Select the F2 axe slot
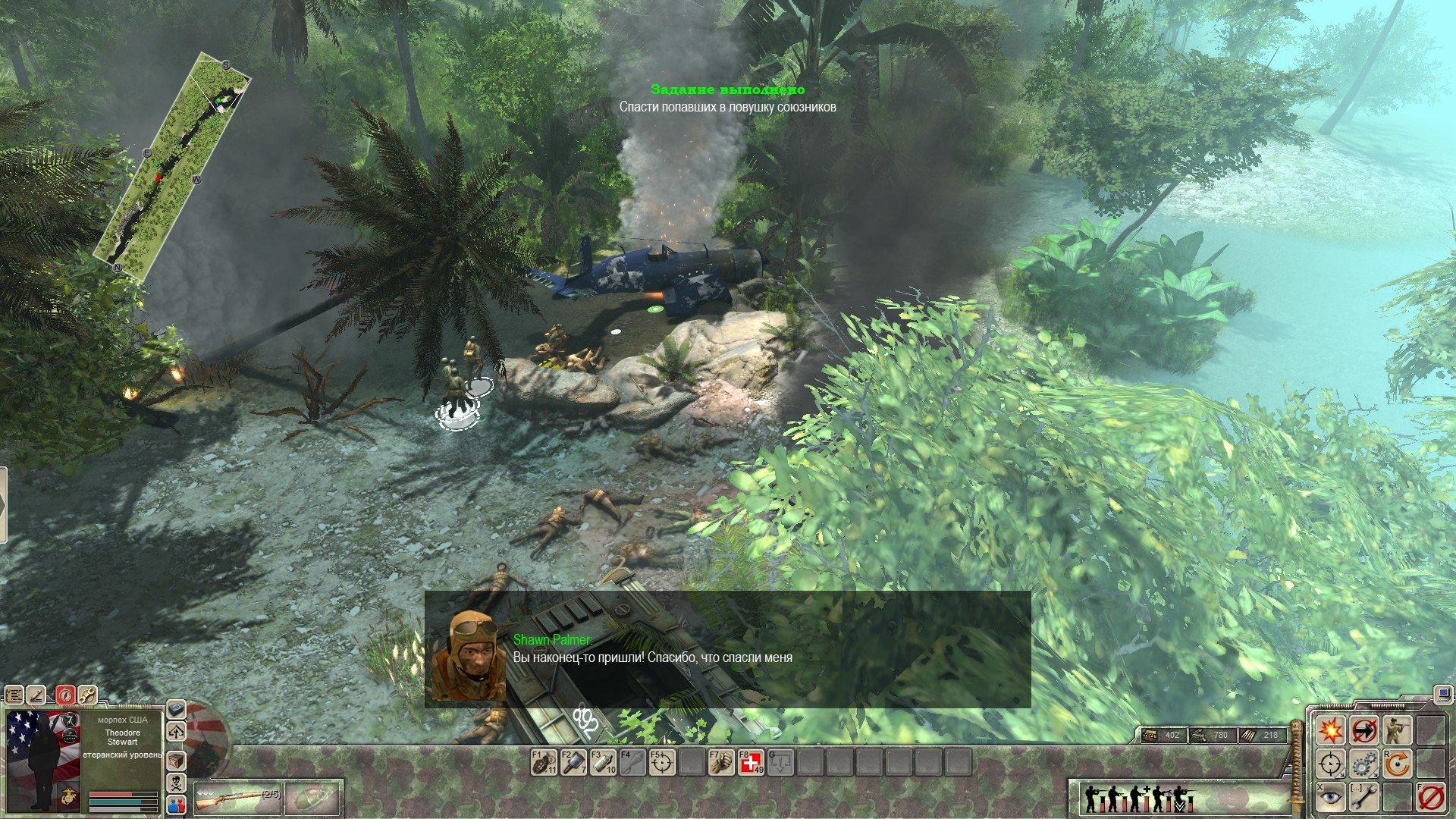Screen dimensions: 1456x819 pyautogui.click(x=573, y=762)
